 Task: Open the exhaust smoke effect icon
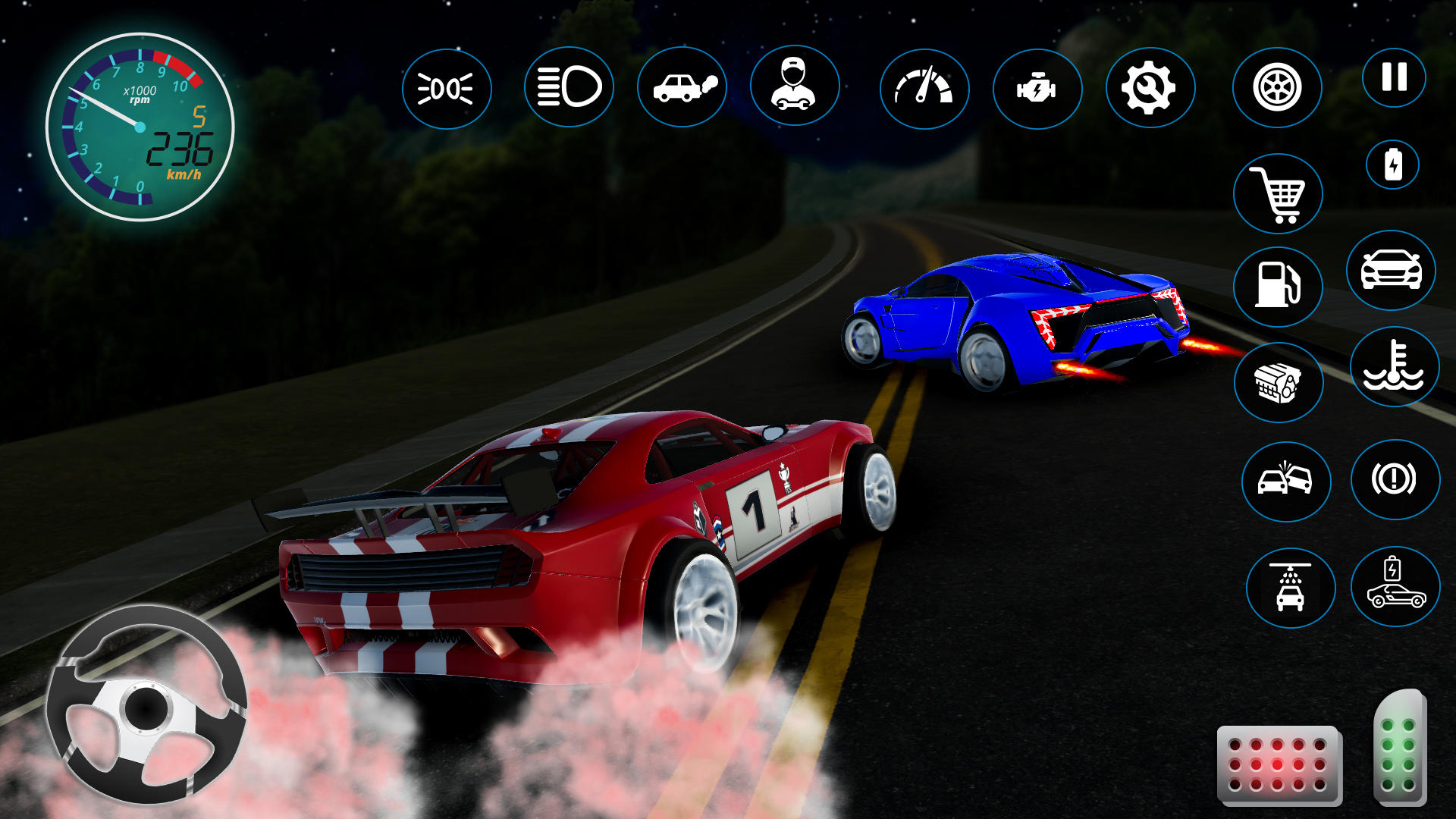click(684, 87)
